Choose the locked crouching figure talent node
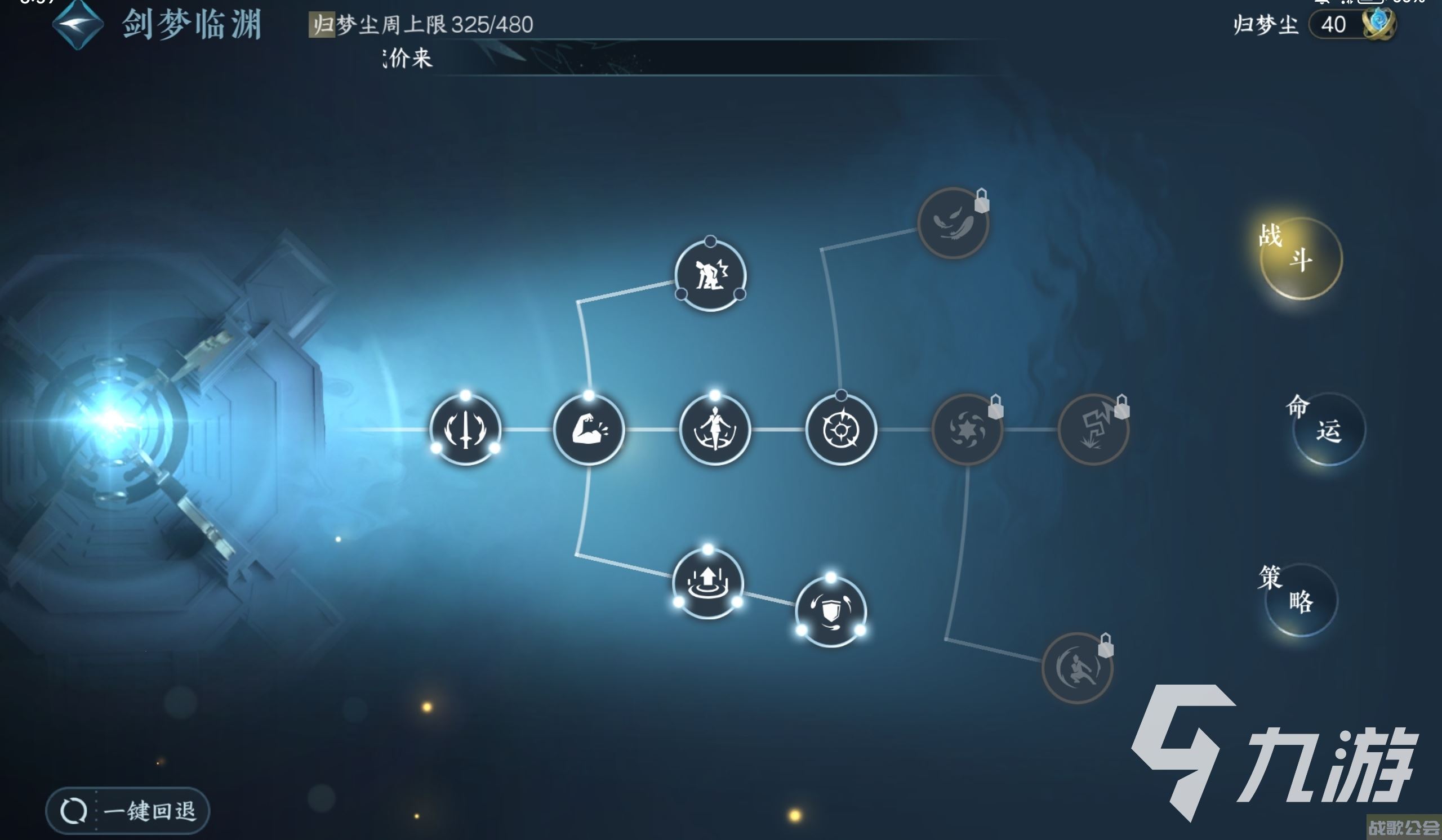This screenshot has width=1442, height=840. (x=1077, y=668)
